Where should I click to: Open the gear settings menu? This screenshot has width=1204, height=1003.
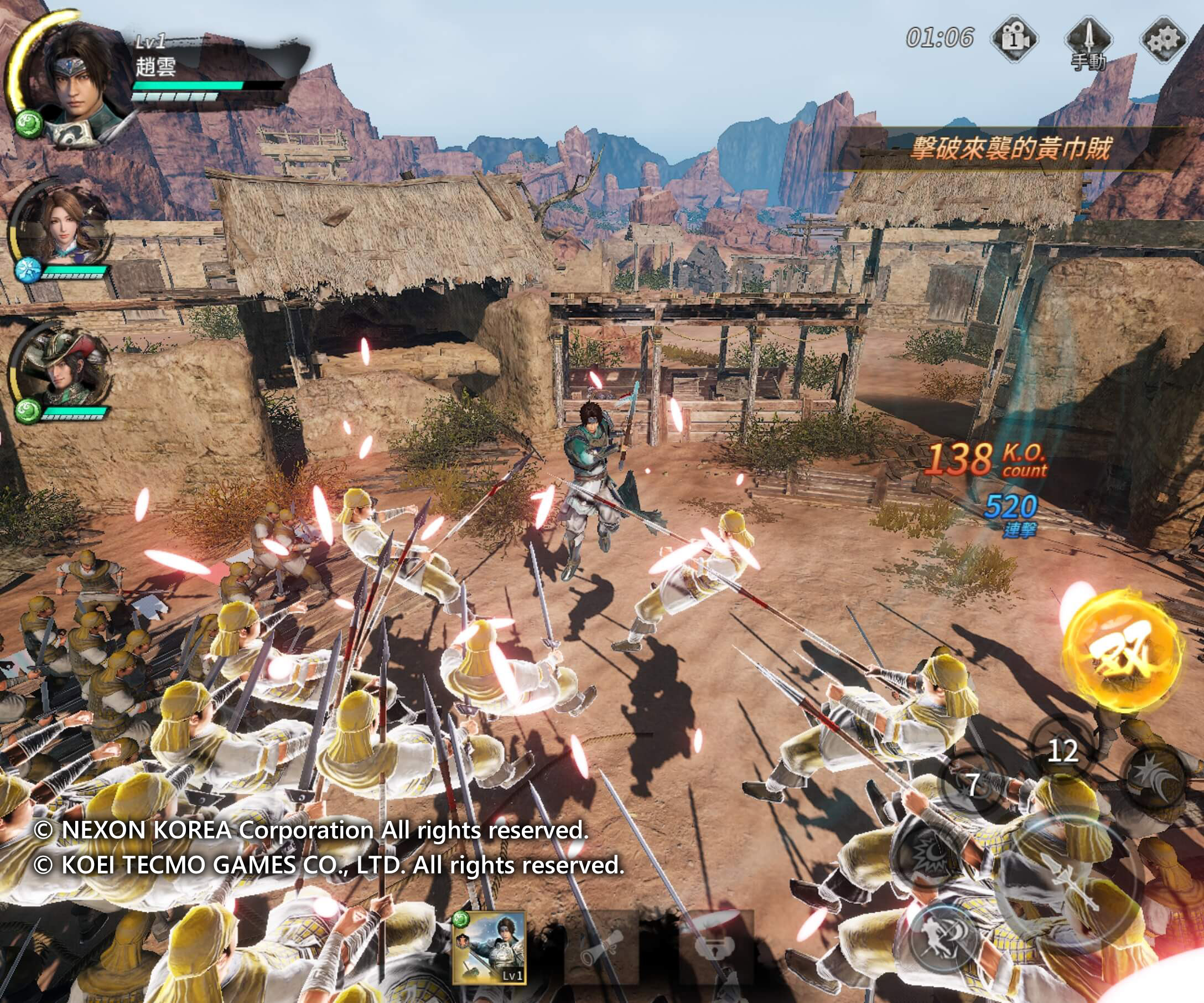1163,39
